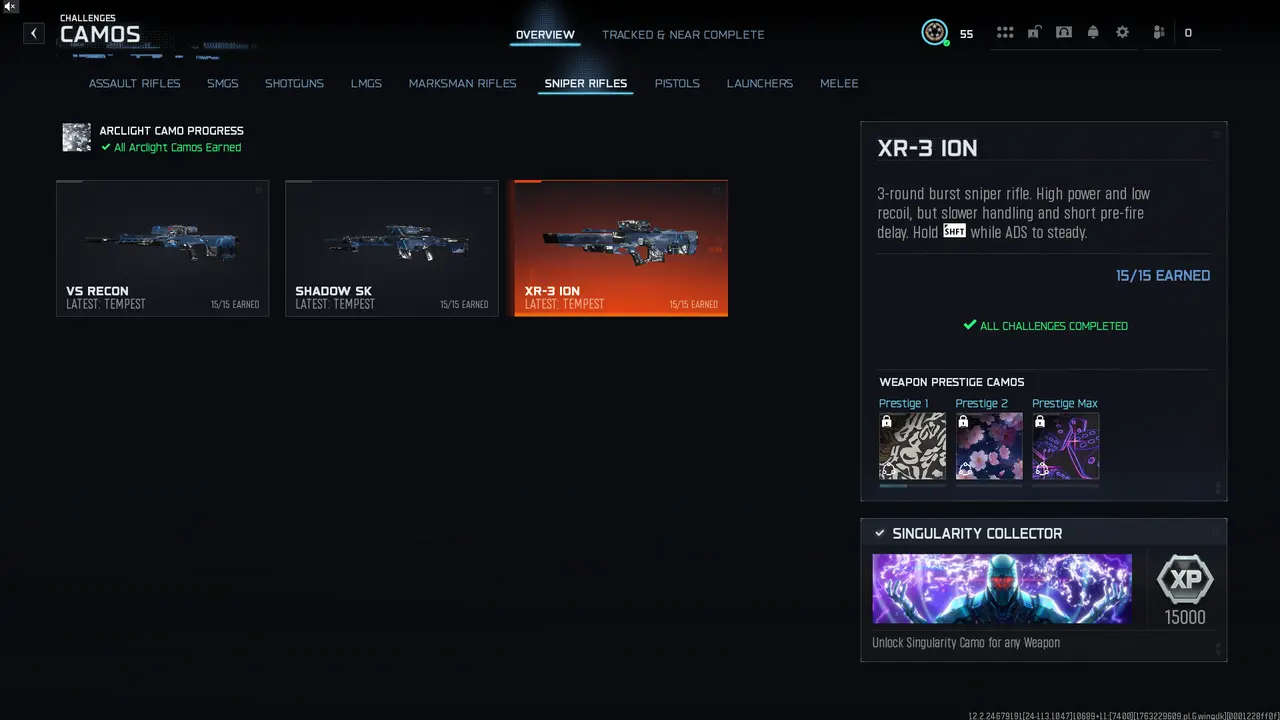
Task: Click the Arclight camo progress swatch icon
Action: pyautogui.click(x=77, y=138)
